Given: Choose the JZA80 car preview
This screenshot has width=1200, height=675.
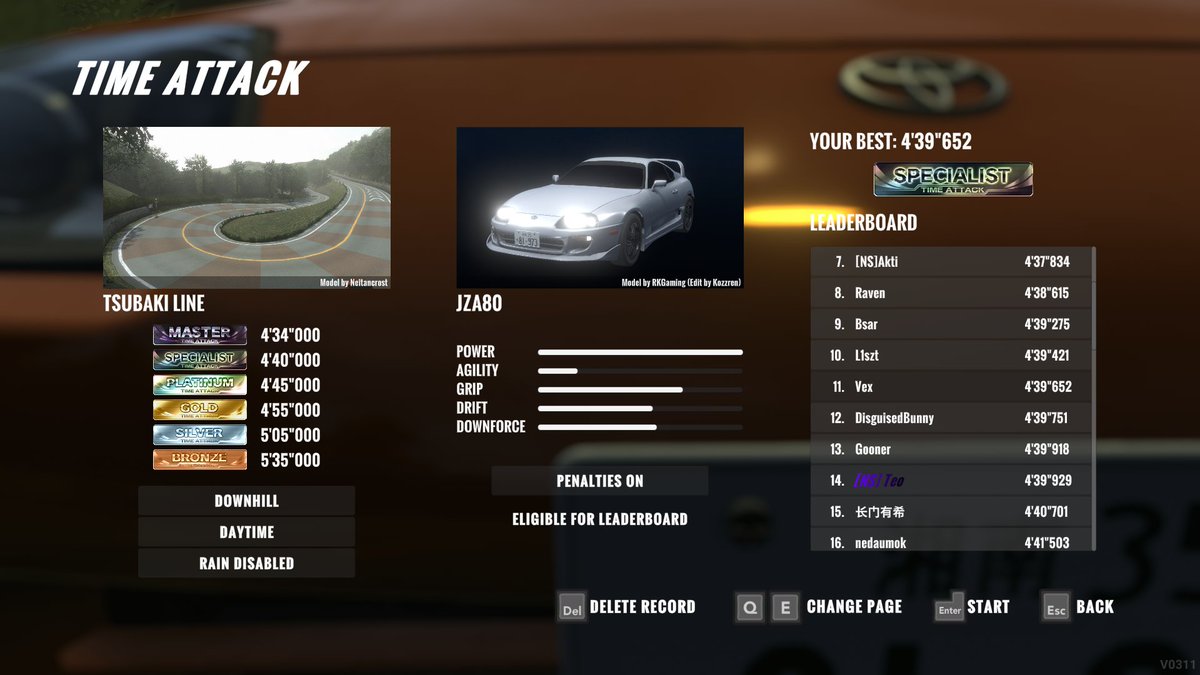Looking at the screenshot, I should pos(599,208).
